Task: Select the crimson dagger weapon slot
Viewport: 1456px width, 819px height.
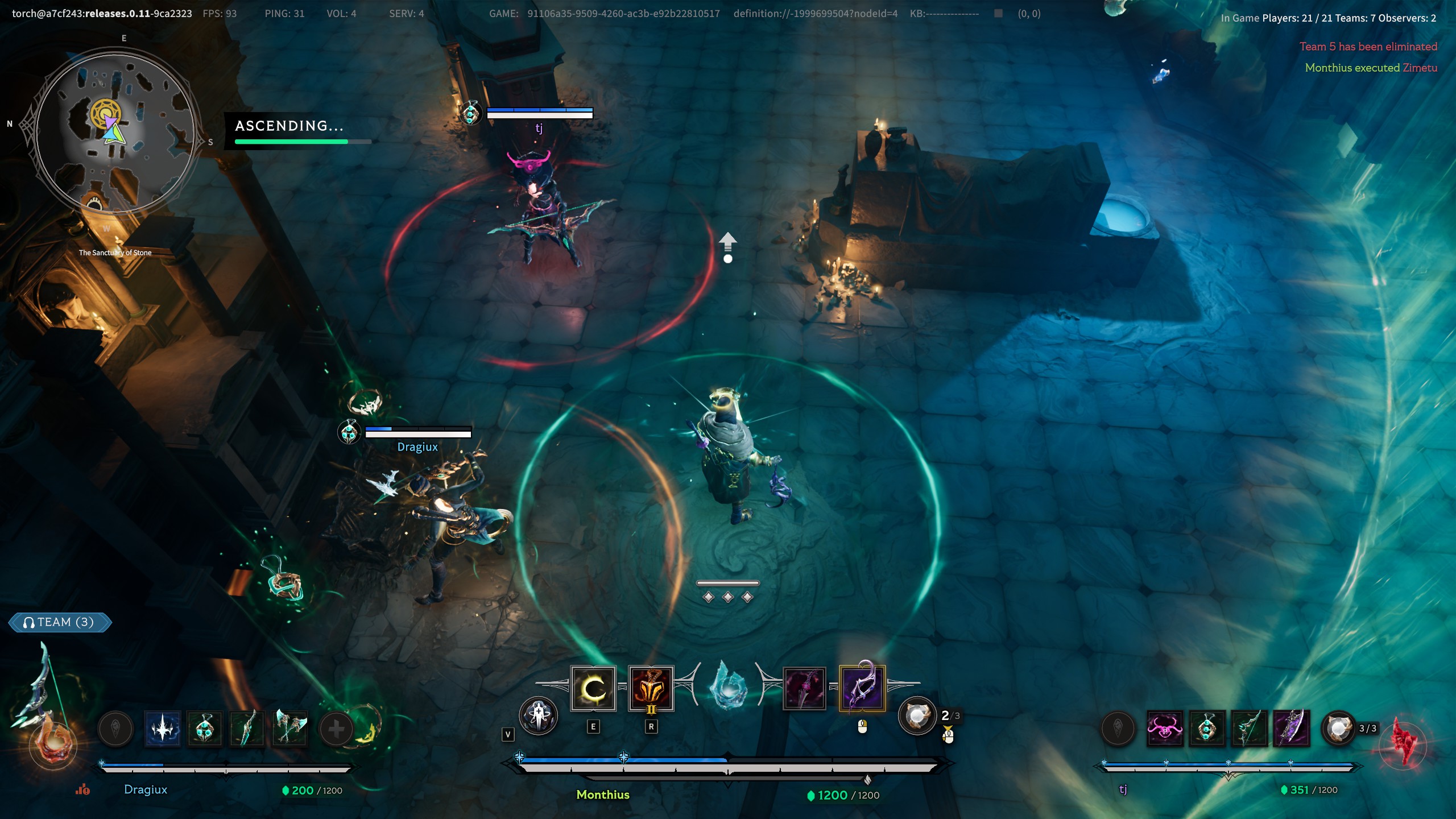Action: [804, 689]
